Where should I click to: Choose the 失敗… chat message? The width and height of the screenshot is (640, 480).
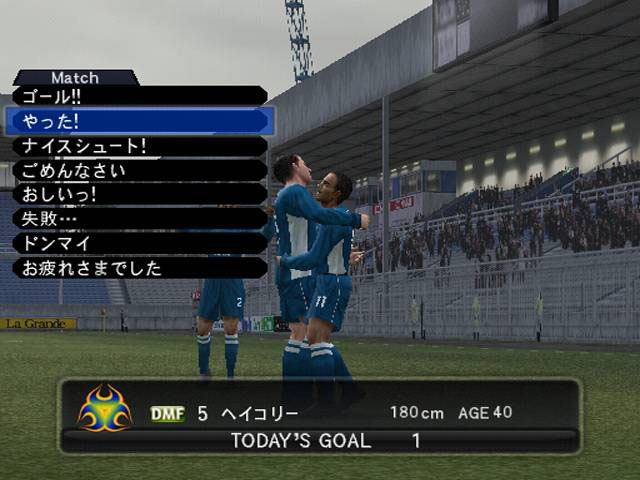point(138,218)
